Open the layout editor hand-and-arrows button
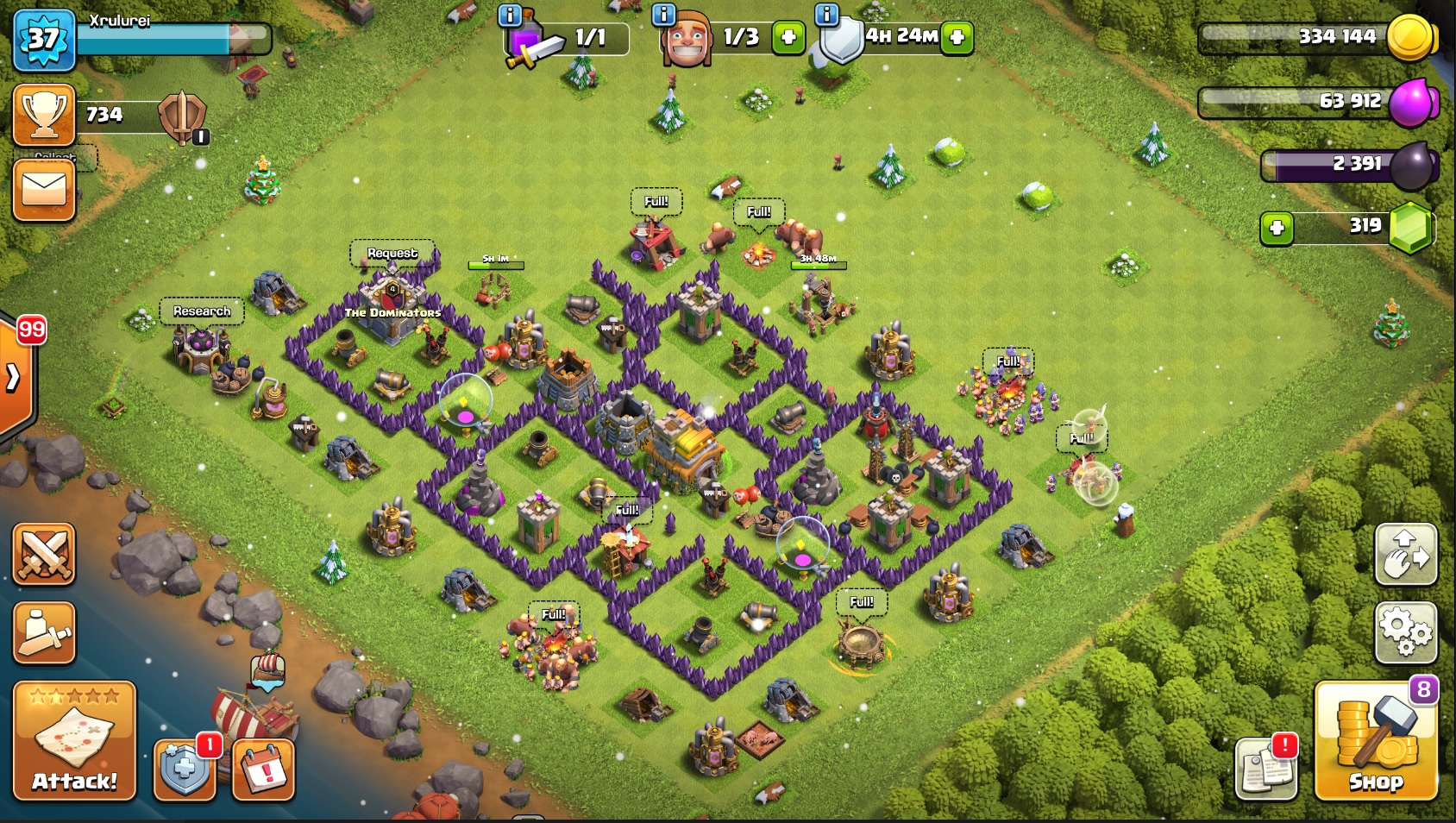 (1405, 554)
